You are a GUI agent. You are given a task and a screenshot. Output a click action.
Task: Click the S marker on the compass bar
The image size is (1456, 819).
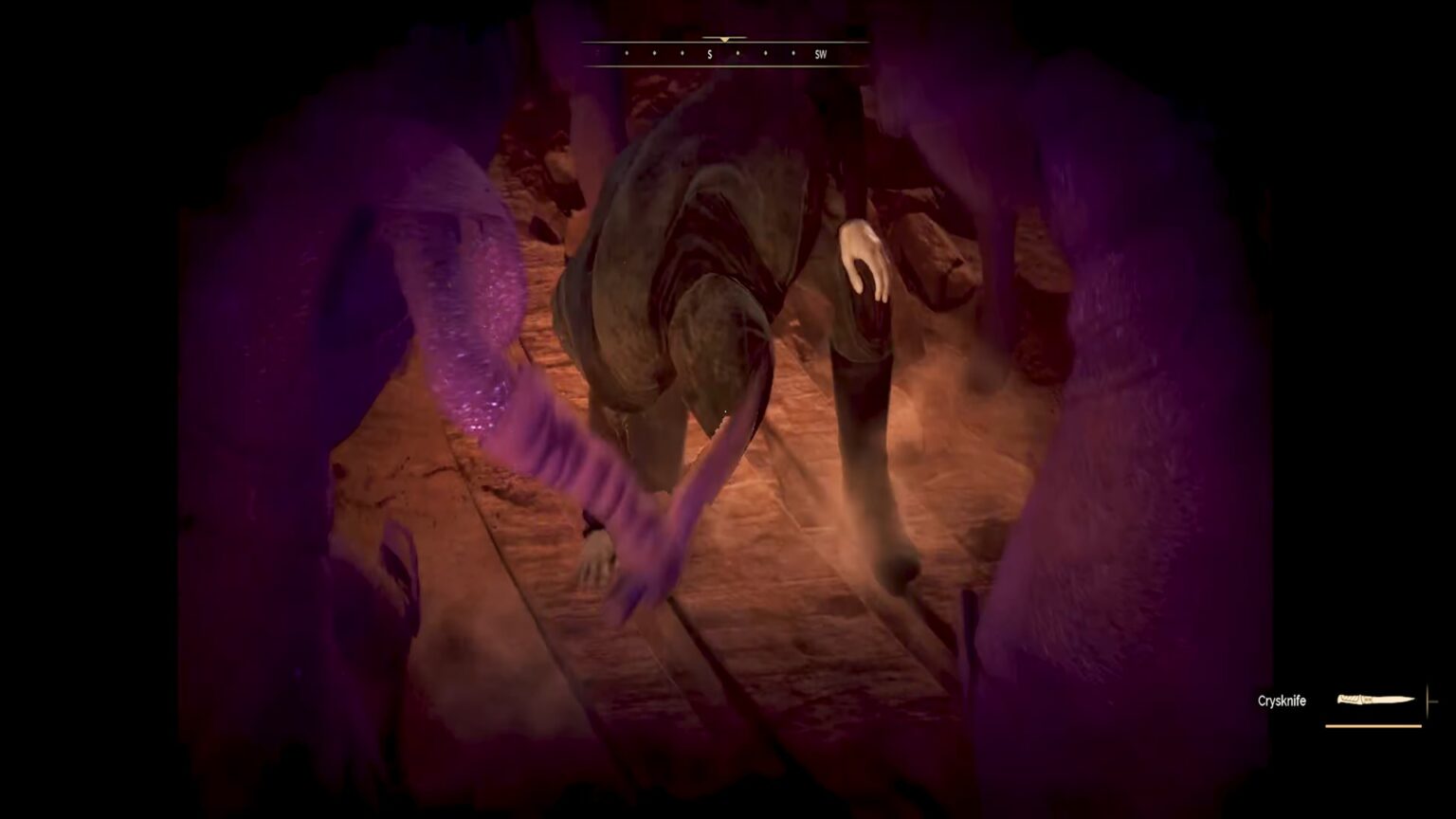coord(709,54)
